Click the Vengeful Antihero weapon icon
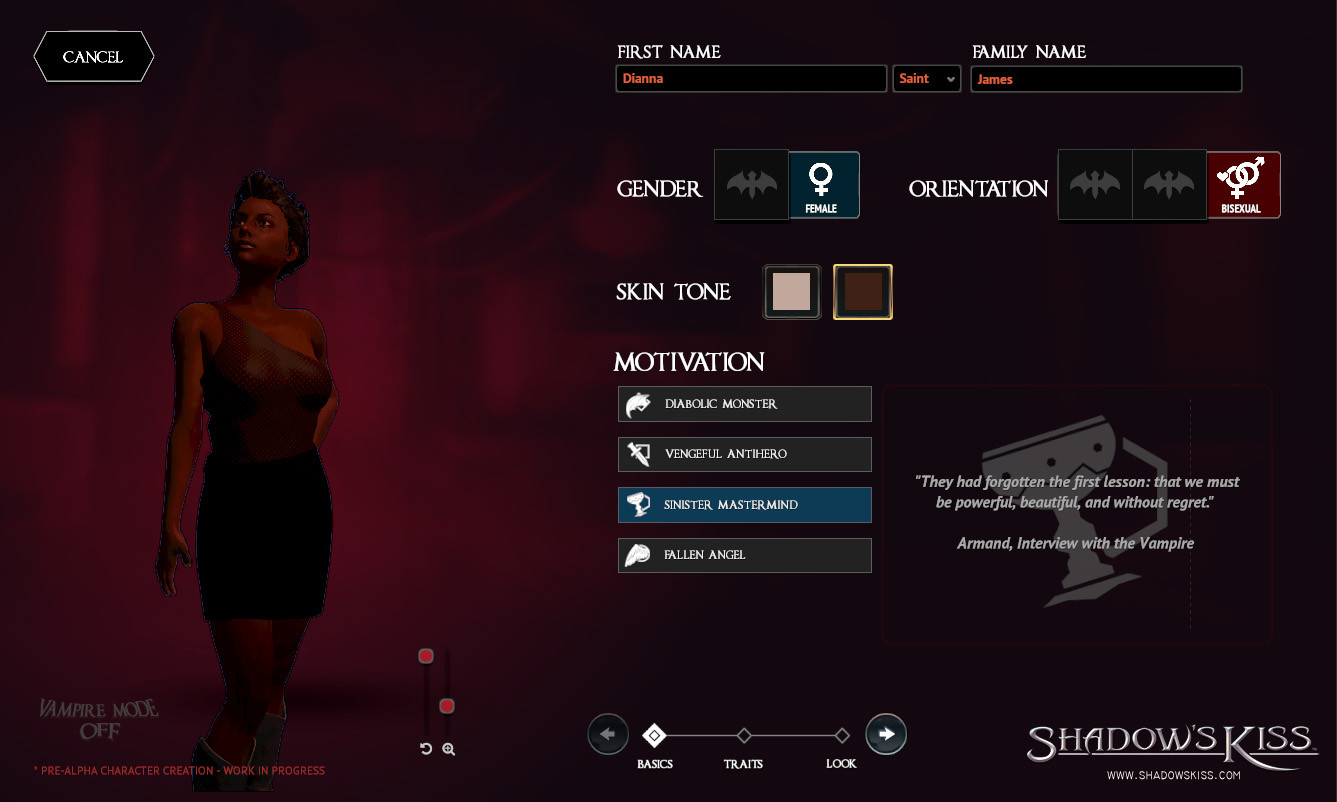This screenshot has width=1337, height=802. (x=637, y=454)
